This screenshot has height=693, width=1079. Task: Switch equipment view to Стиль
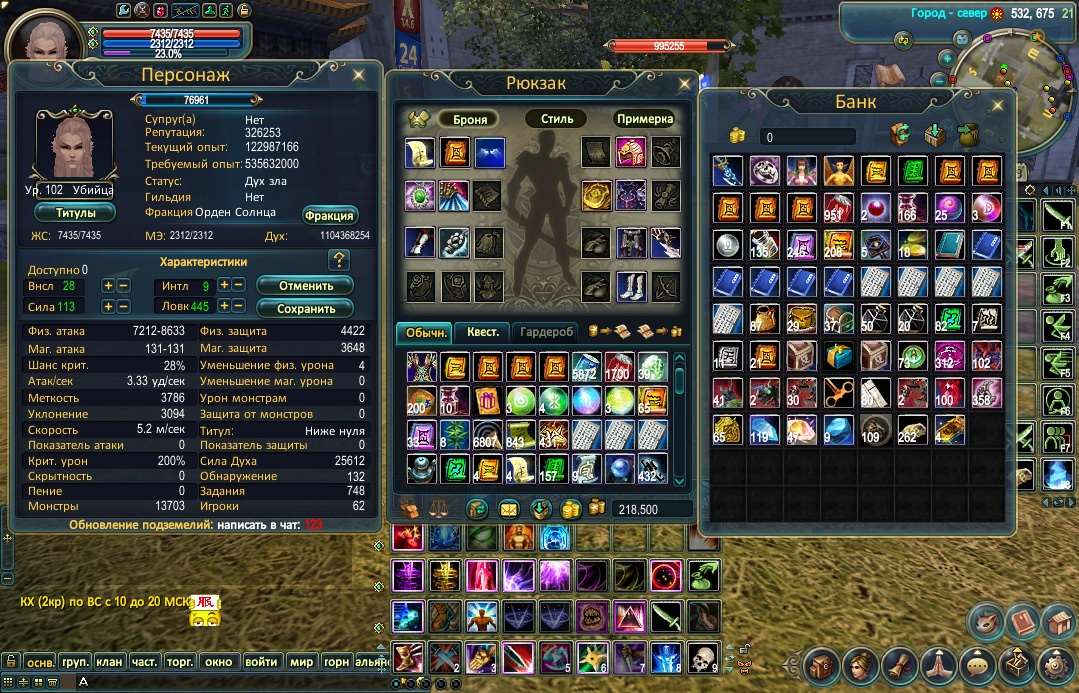[x=557, y=119]
